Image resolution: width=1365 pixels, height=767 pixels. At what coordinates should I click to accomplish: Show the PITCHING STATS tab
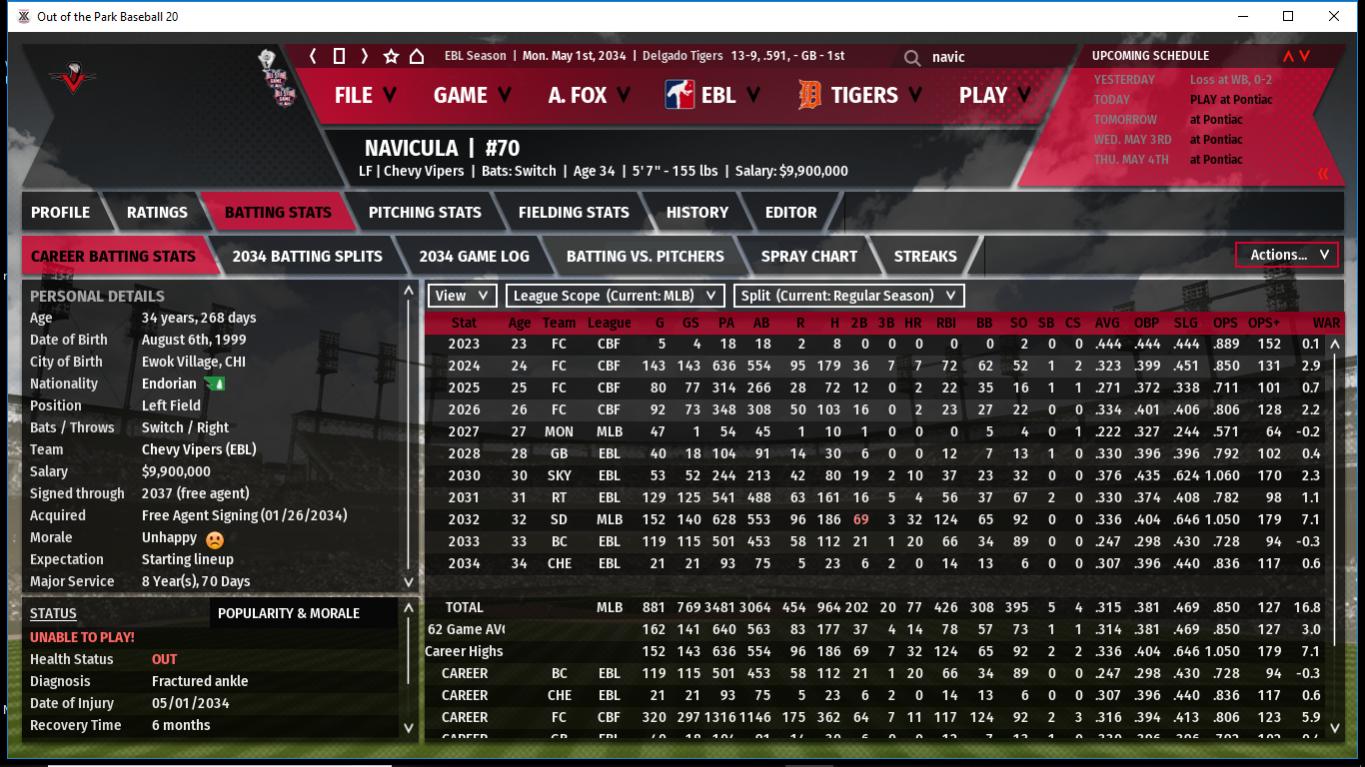click(x=424, y=212)
